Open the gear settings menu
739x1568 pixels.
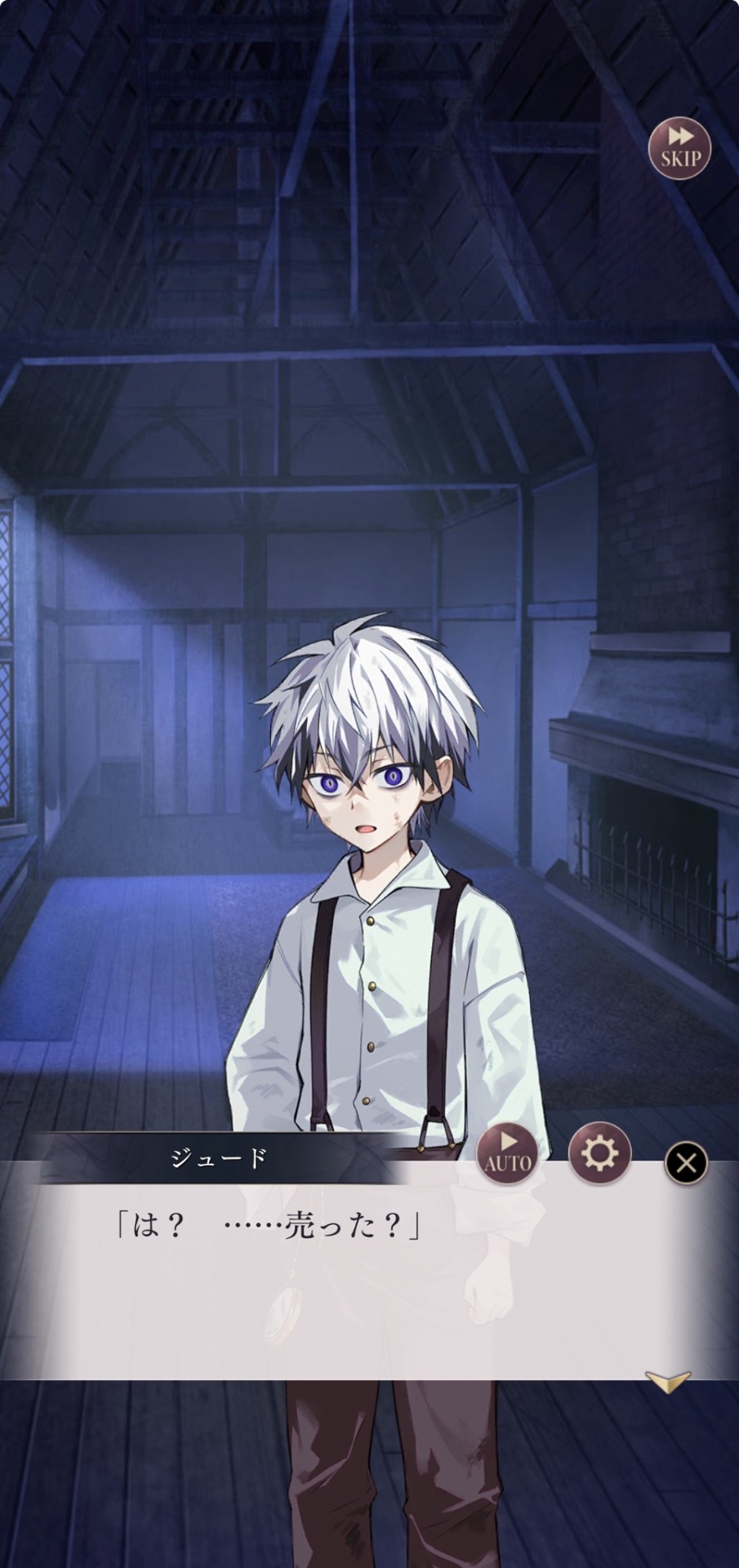point(599,1152)
